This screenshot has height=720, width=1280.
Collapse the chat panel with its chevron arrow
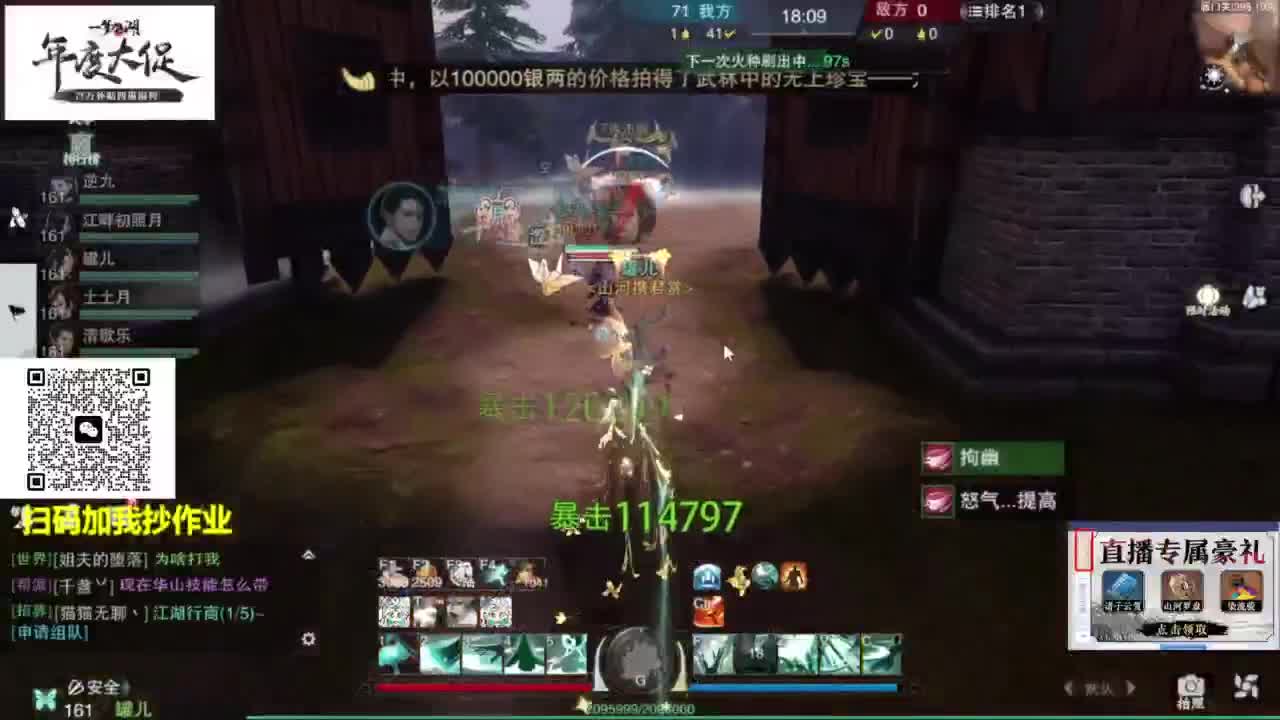point(308,554)
